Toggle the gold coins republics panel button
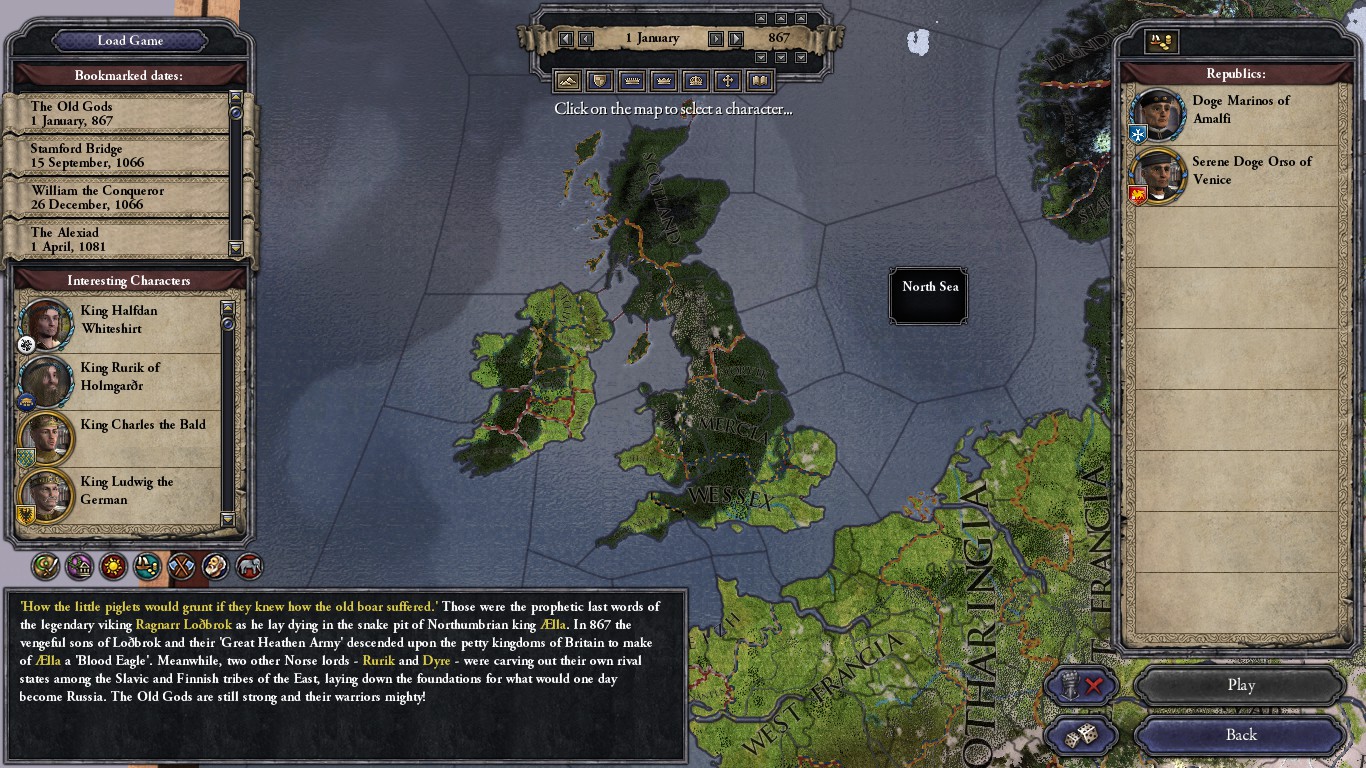This screenshot has width=1366, height=768. [1162, 41]
